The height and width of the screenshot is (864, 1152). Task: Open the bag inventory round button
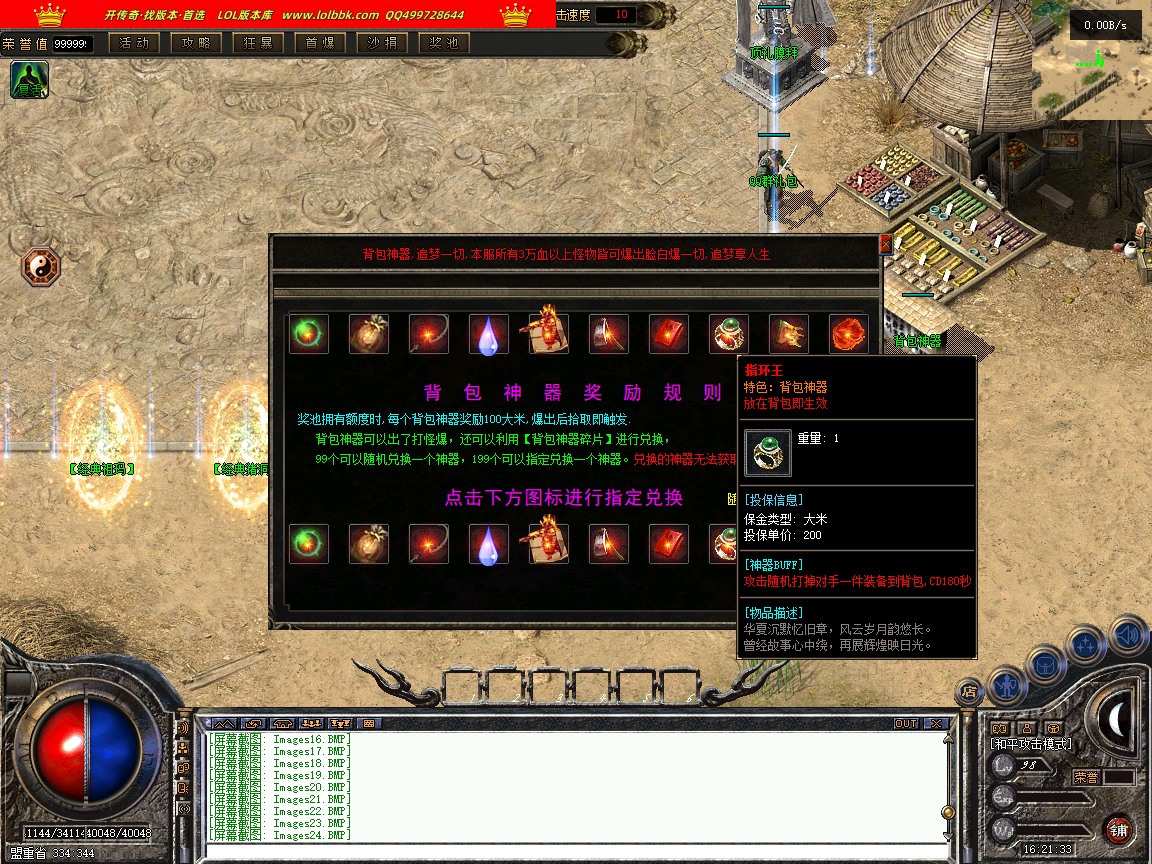(1045, 665)
